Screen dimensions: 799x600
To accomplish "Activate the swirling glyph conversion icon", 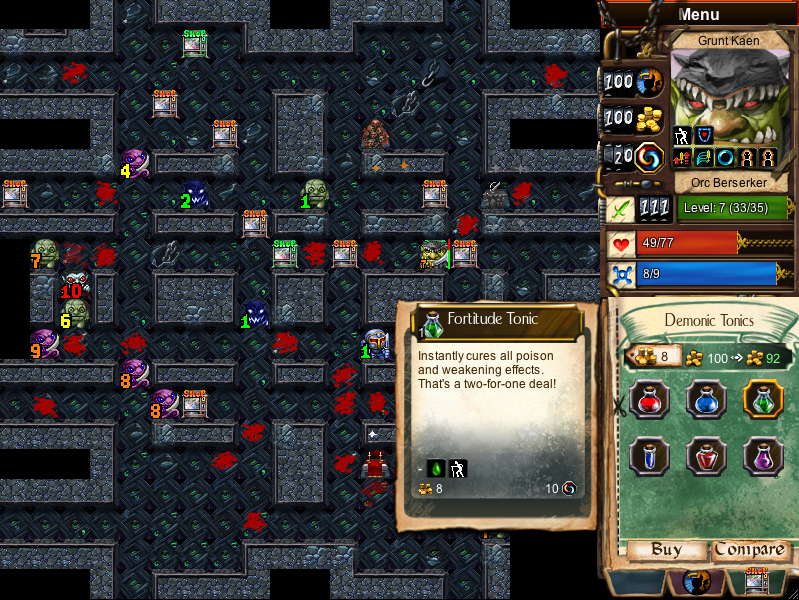I will click(646, 156).
